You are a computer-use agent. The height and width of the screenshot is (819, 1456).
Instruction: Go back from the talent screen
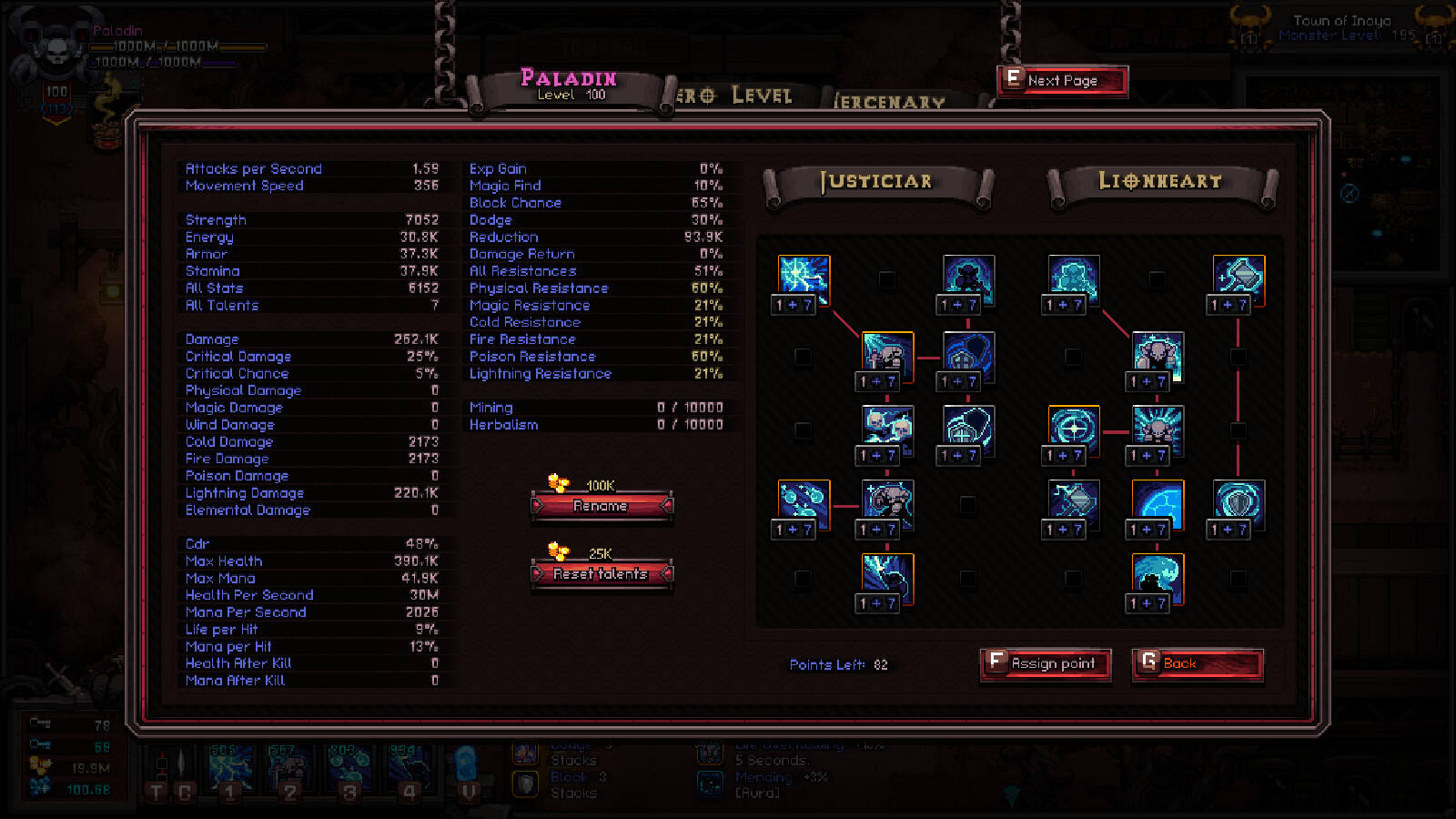tap(1198, 664)
